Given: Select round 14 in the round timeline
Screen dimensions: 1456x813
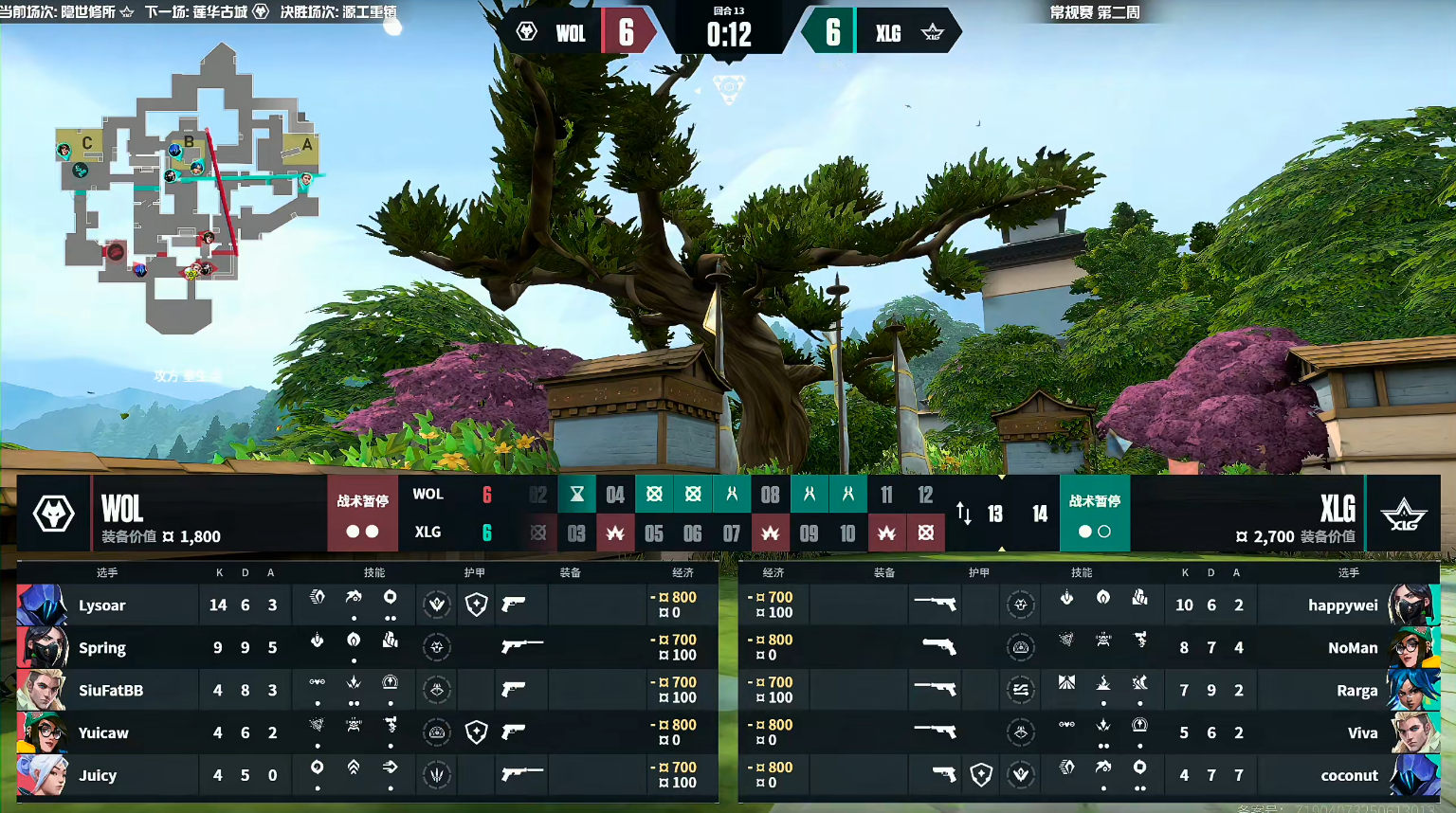Looking at the screenshot, I should point(1040,514).
